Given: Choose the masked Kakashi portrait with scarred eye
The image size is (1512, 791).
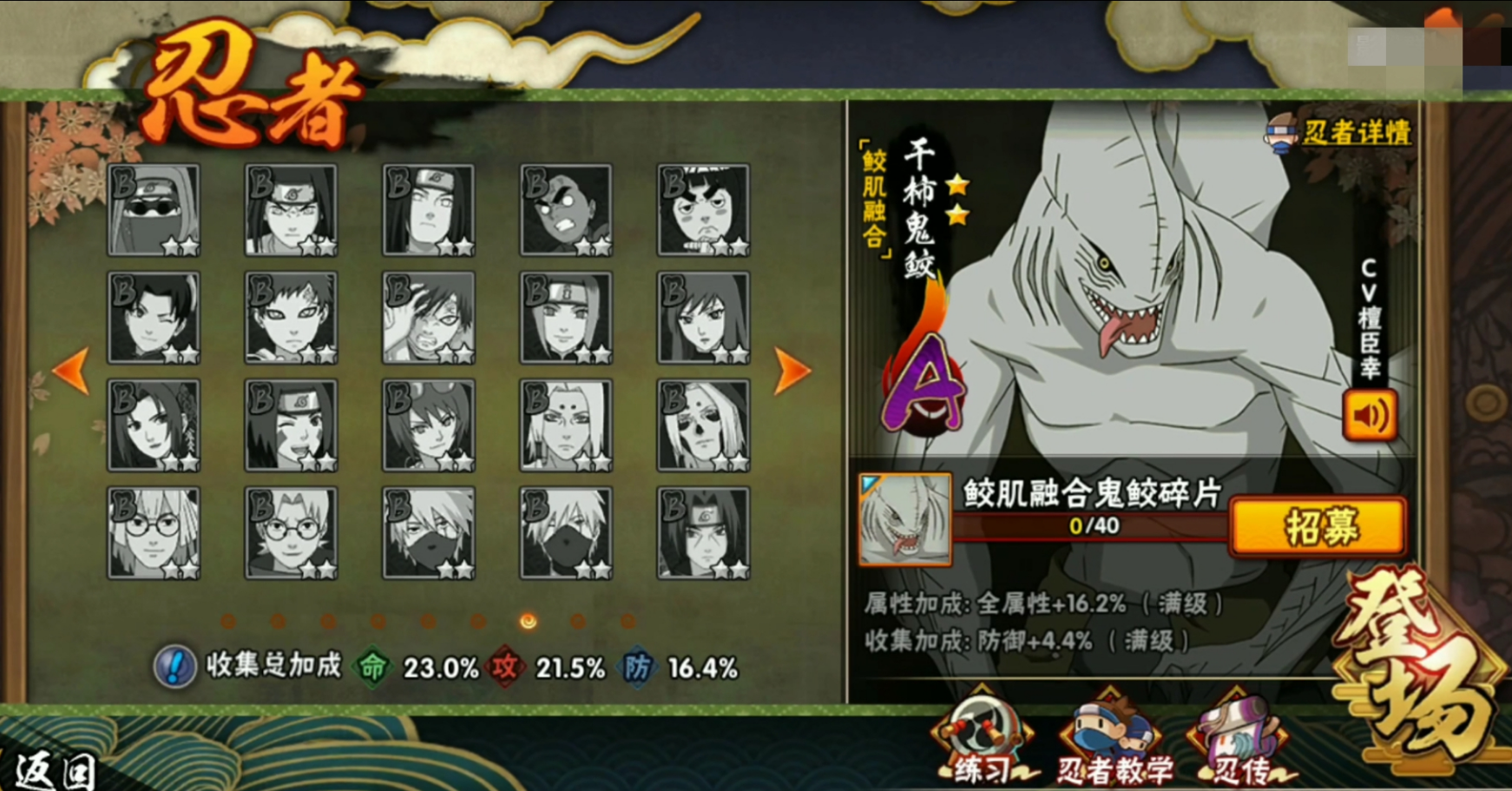Looking at the screenshot, I should (429, 533).
